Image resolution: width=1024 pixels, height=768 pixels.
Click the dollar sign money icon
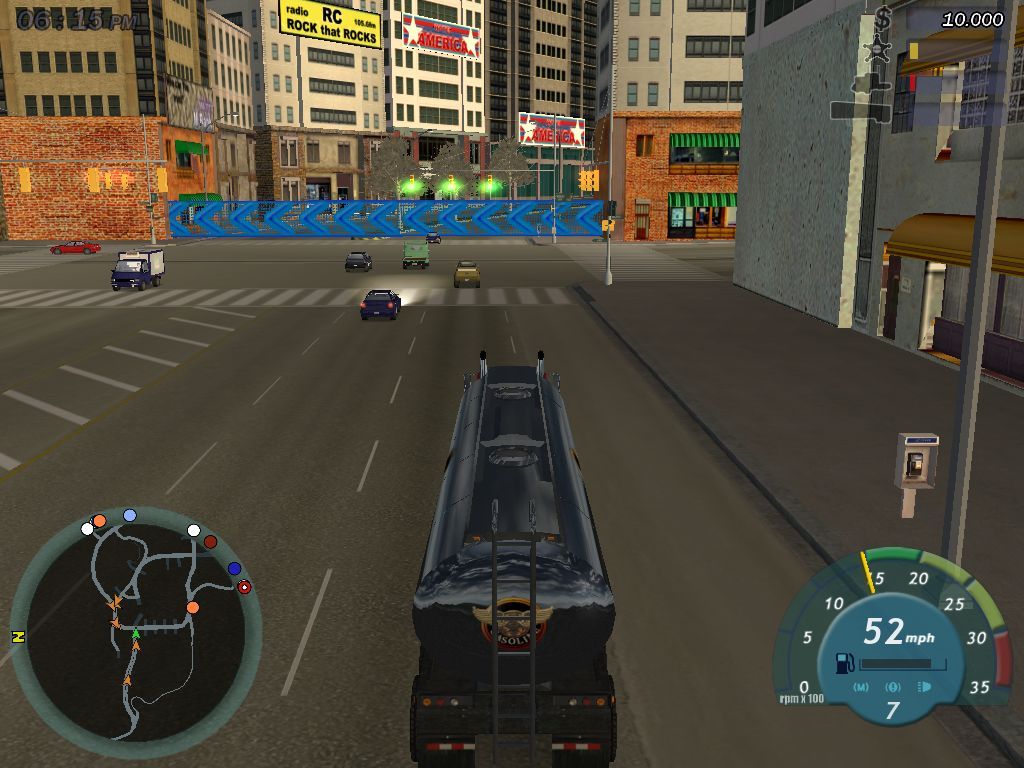883,18
